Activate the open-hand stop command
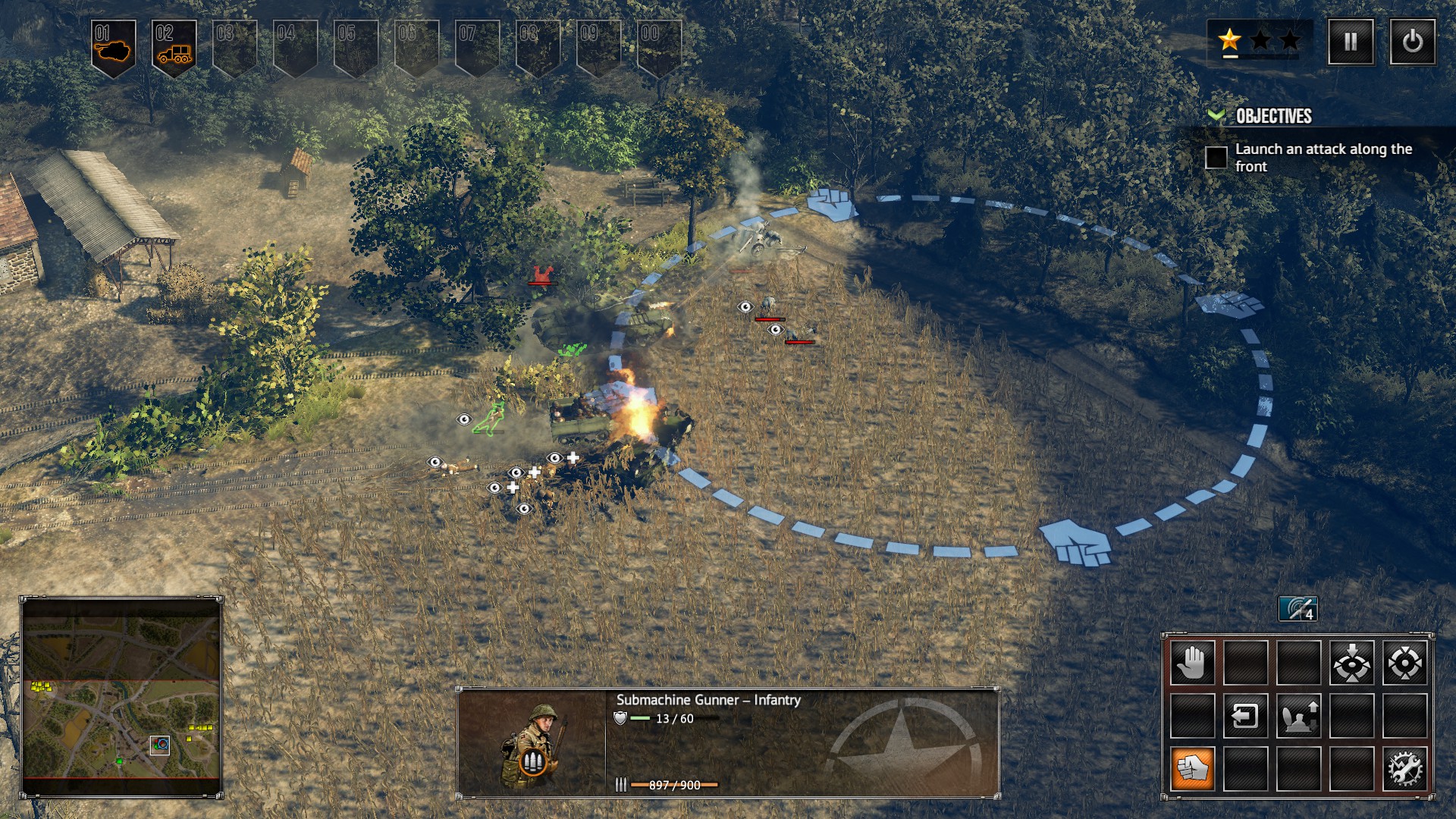The image size is (1456, 819). tap(1192, 663)
